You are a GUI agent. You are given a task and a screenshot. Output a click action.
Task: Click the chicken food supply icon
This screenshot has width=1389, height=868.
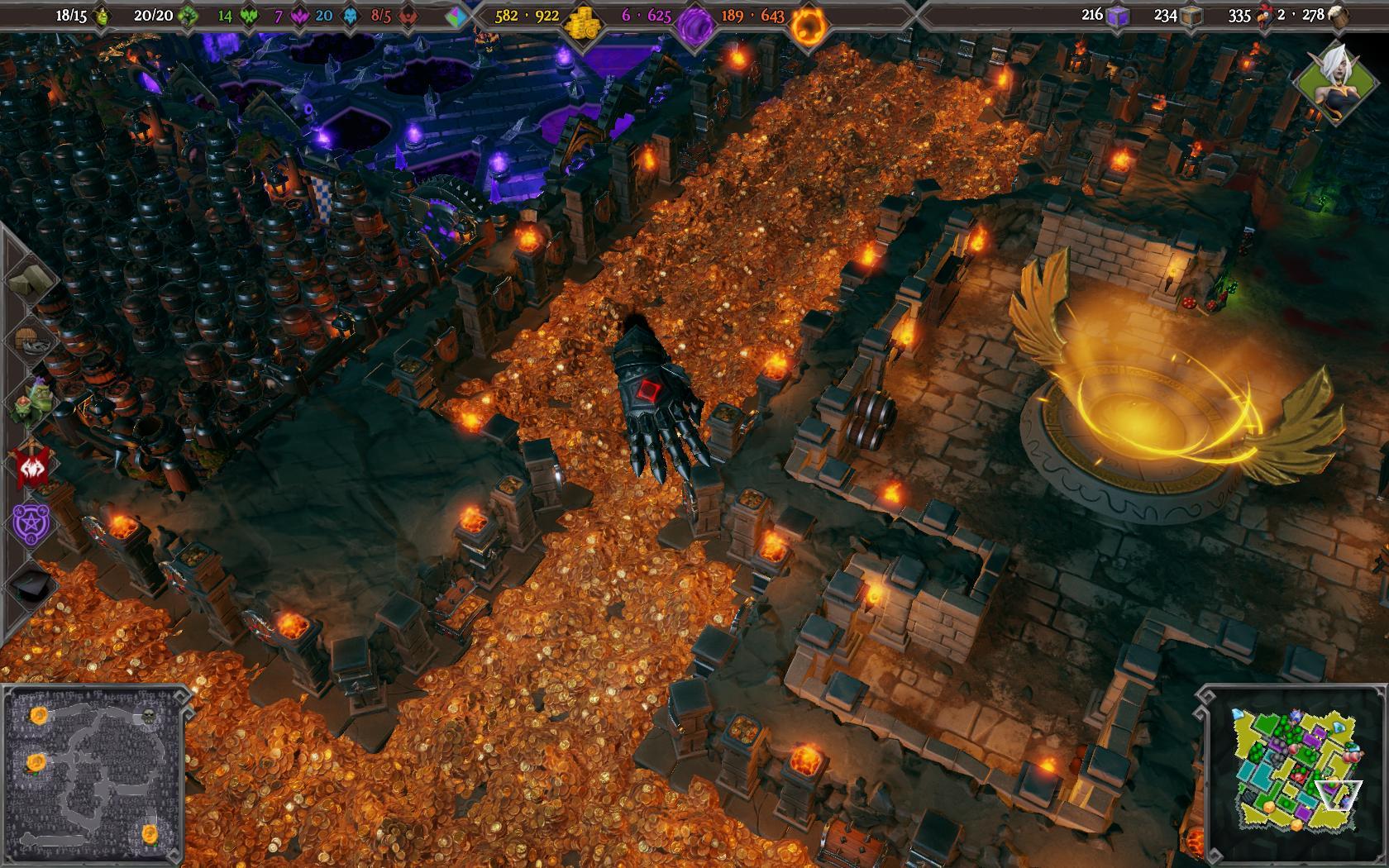point(1264,16)
